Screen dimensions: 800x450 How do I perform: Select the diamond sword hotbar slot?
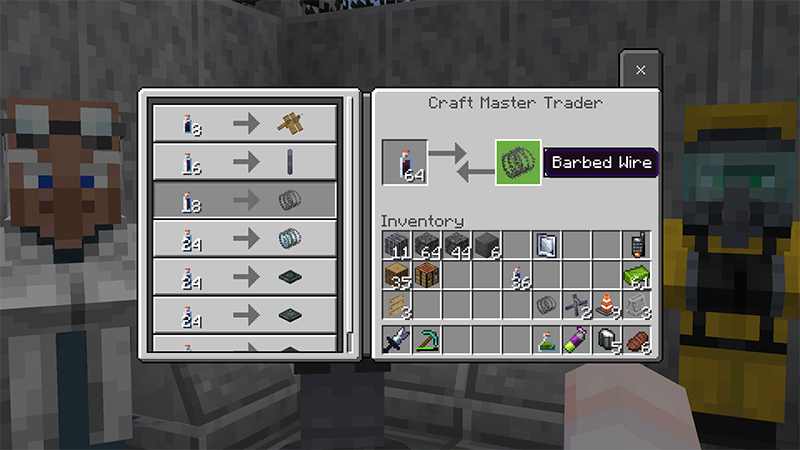(396, 339)
